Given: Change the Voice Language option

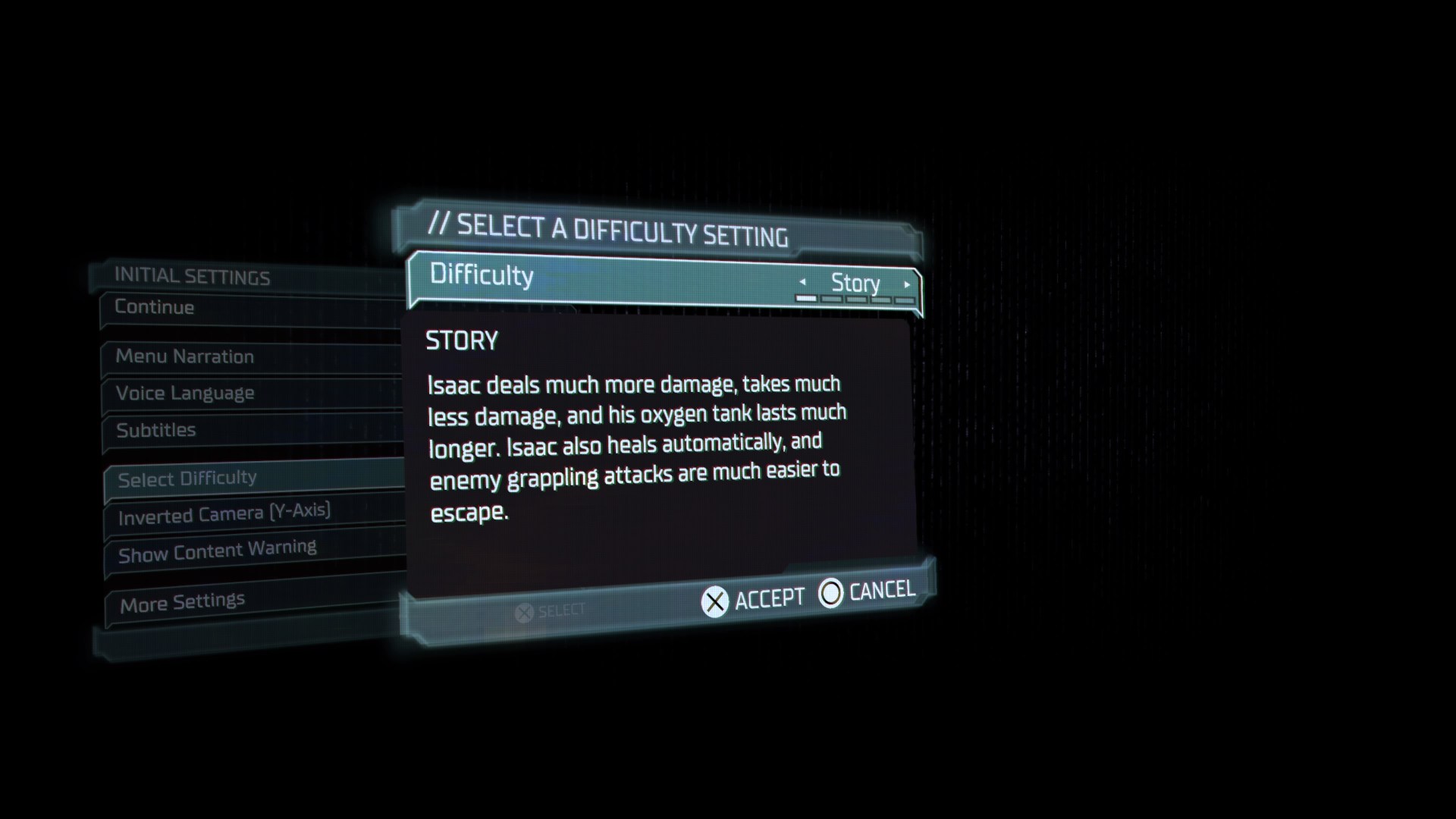Looking at the screenshot, I should [x=184, y=394].
